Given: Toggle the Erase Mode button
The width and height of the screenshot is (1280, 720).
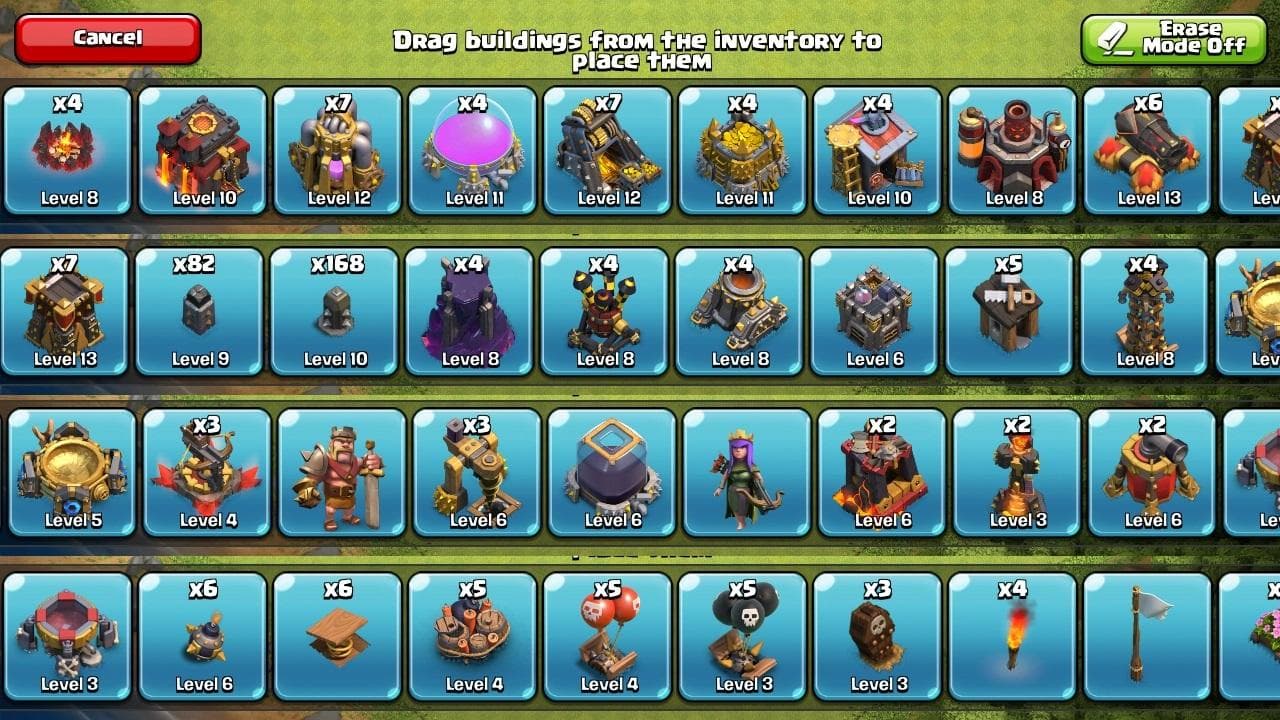Looking at the screenshot, I should 1173,39.
